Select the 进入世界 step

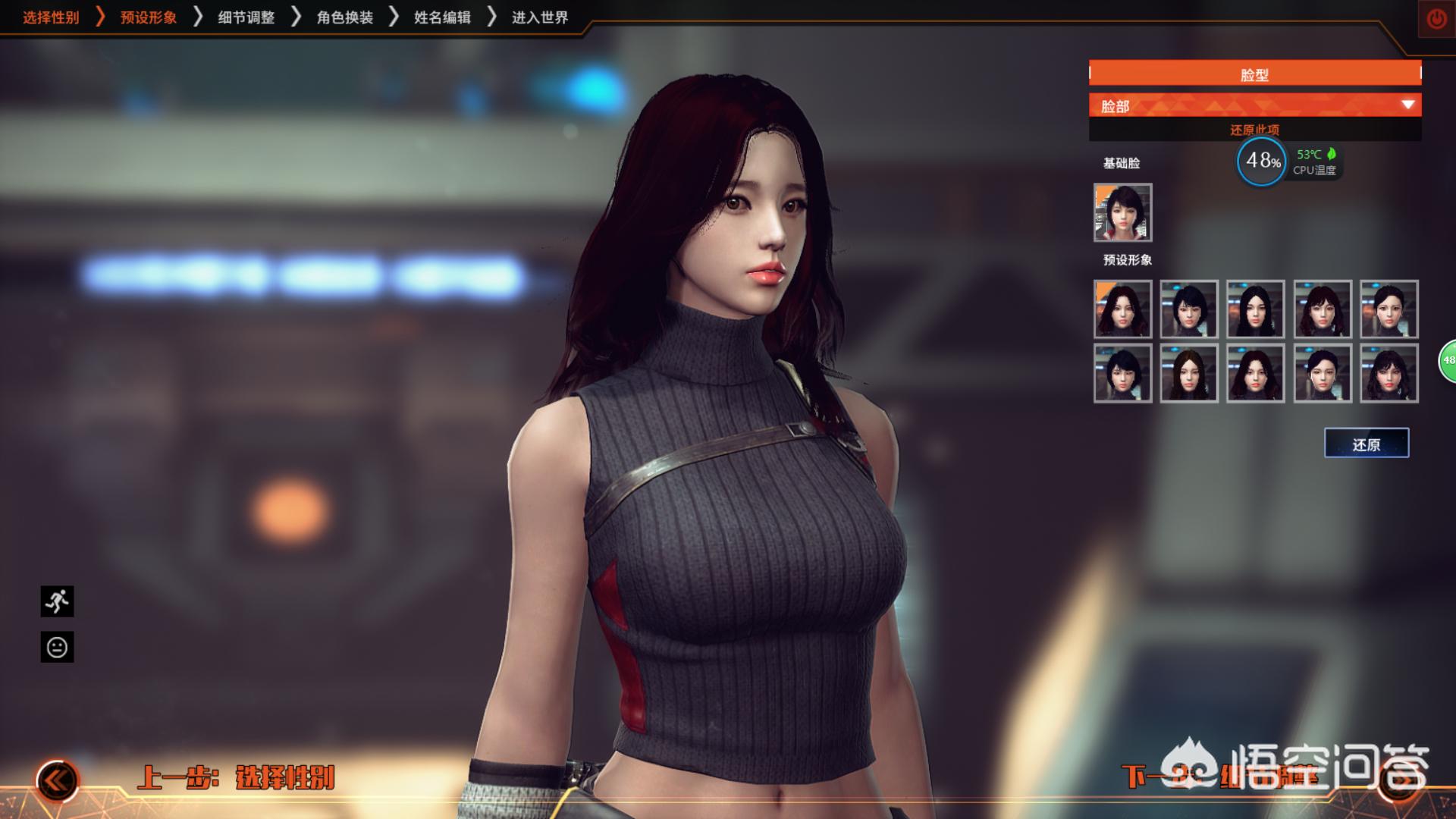coord(540,17)
